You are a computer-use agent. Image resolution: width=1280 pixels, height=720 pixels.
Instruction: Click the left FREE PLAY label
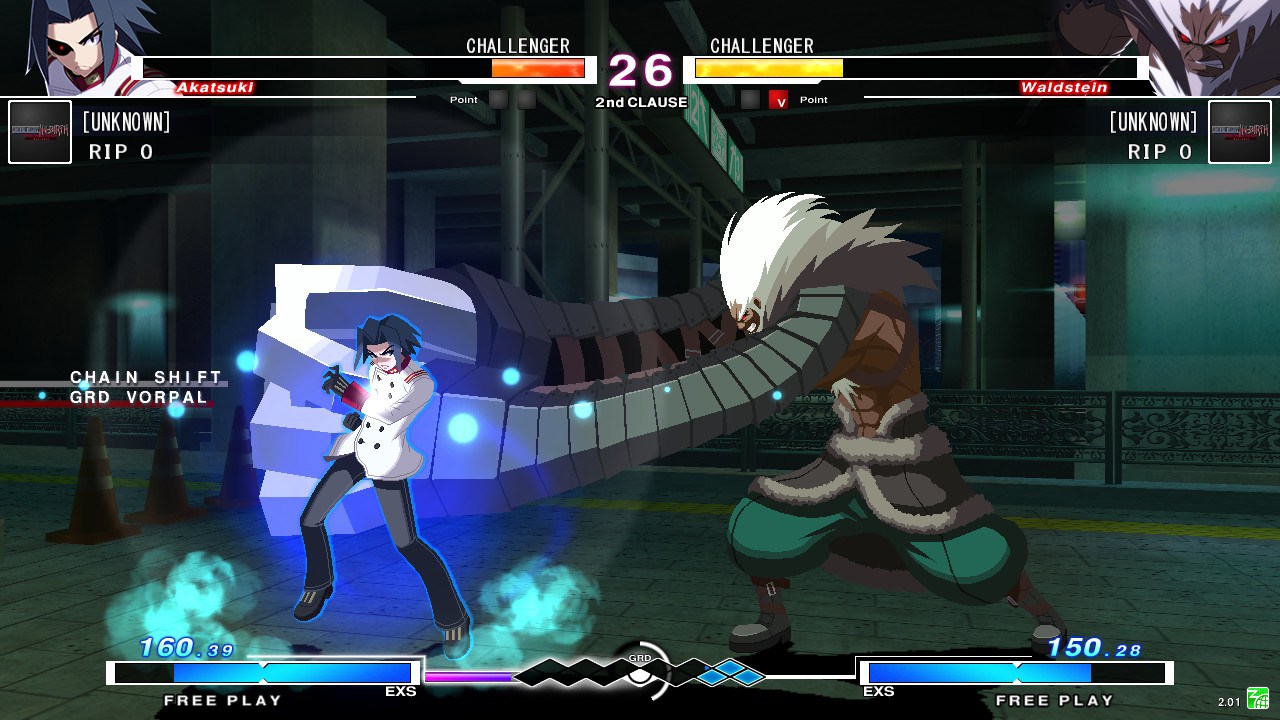222,700
